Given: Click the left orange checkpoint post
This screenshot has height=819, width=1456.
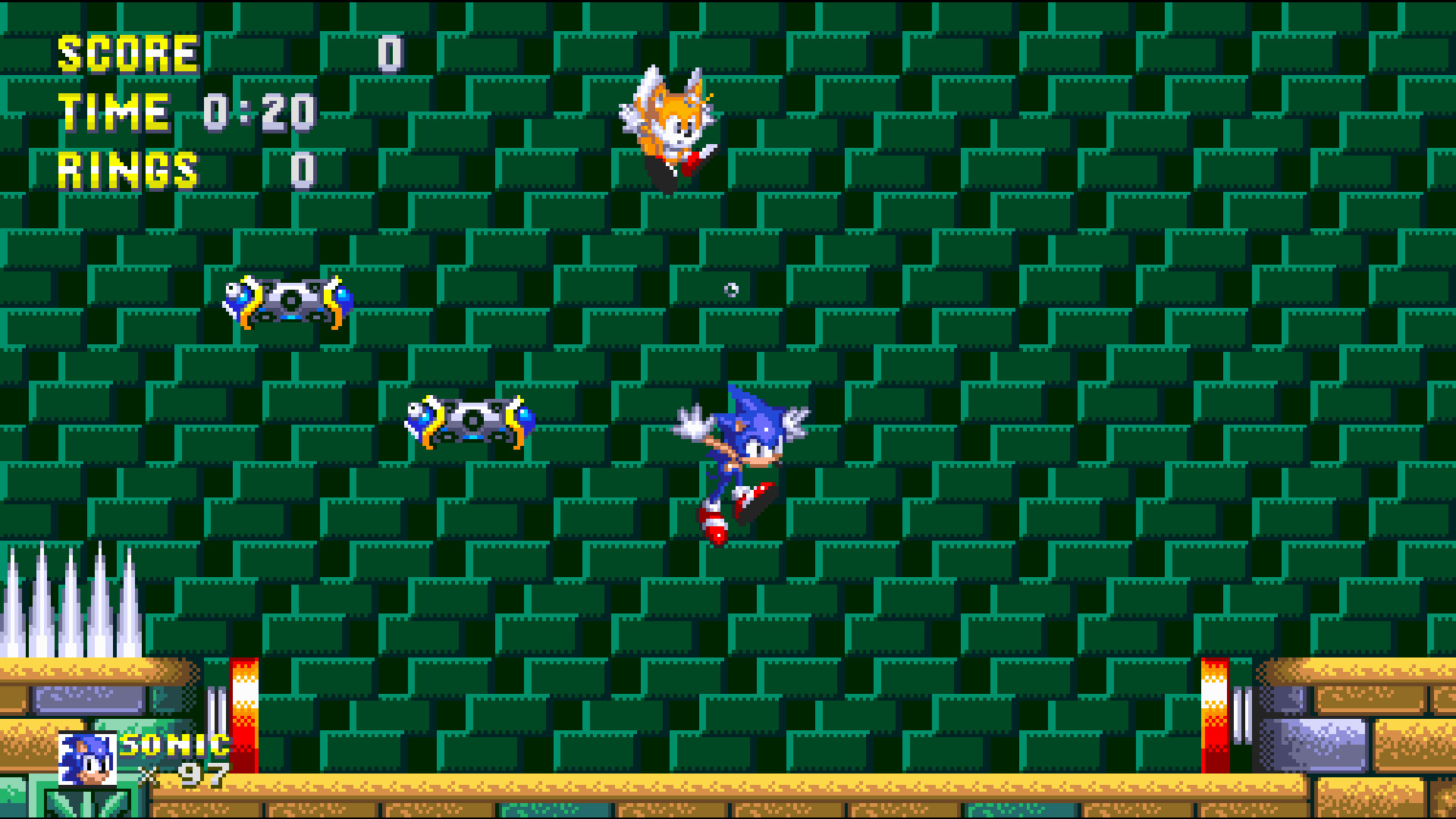Looking at the screenshot, I should (244, 713).
